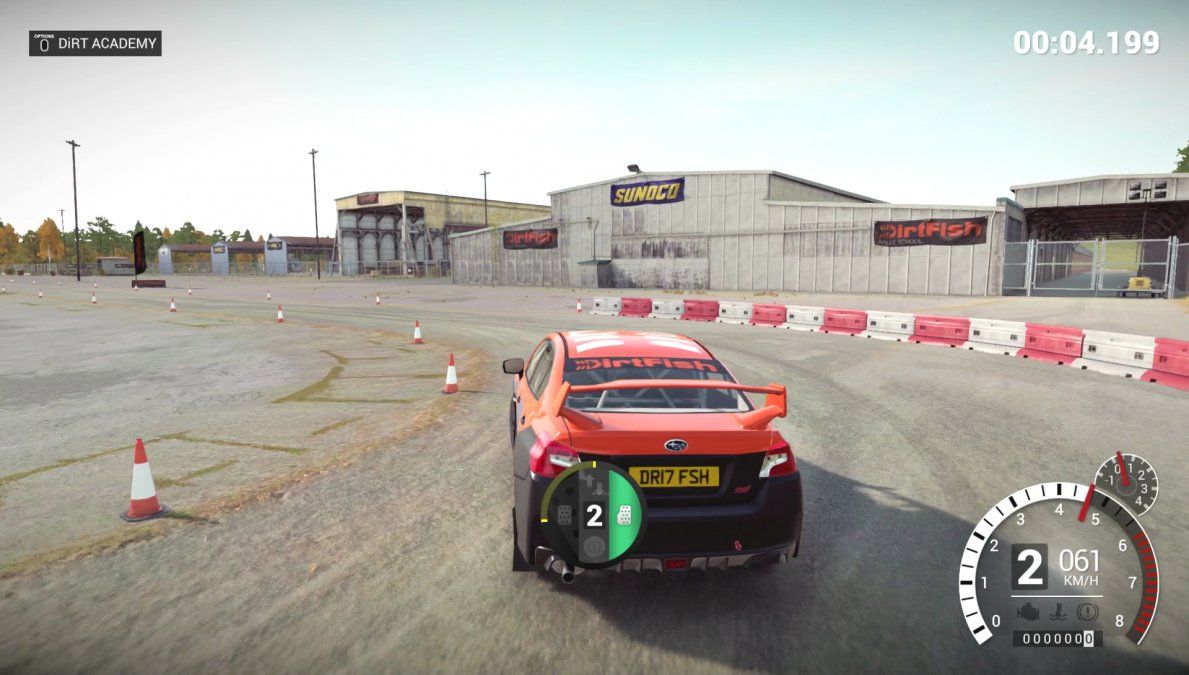Screen dimensions: 1189x675
Task: Click the tire warning indicator icon
Action: pyautogui.click(x=1089, y=612)
